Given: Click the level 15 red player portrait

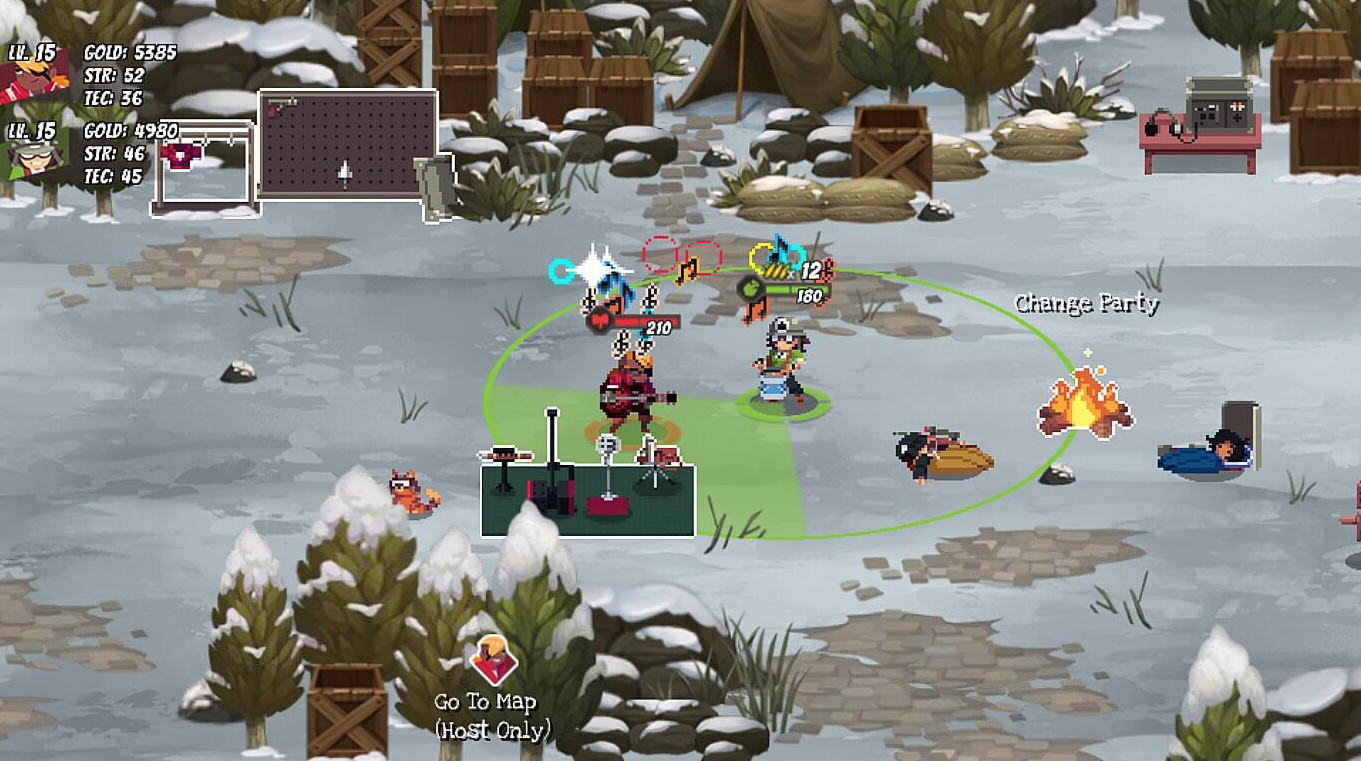Looking at the screenshot, I should 38,78.
